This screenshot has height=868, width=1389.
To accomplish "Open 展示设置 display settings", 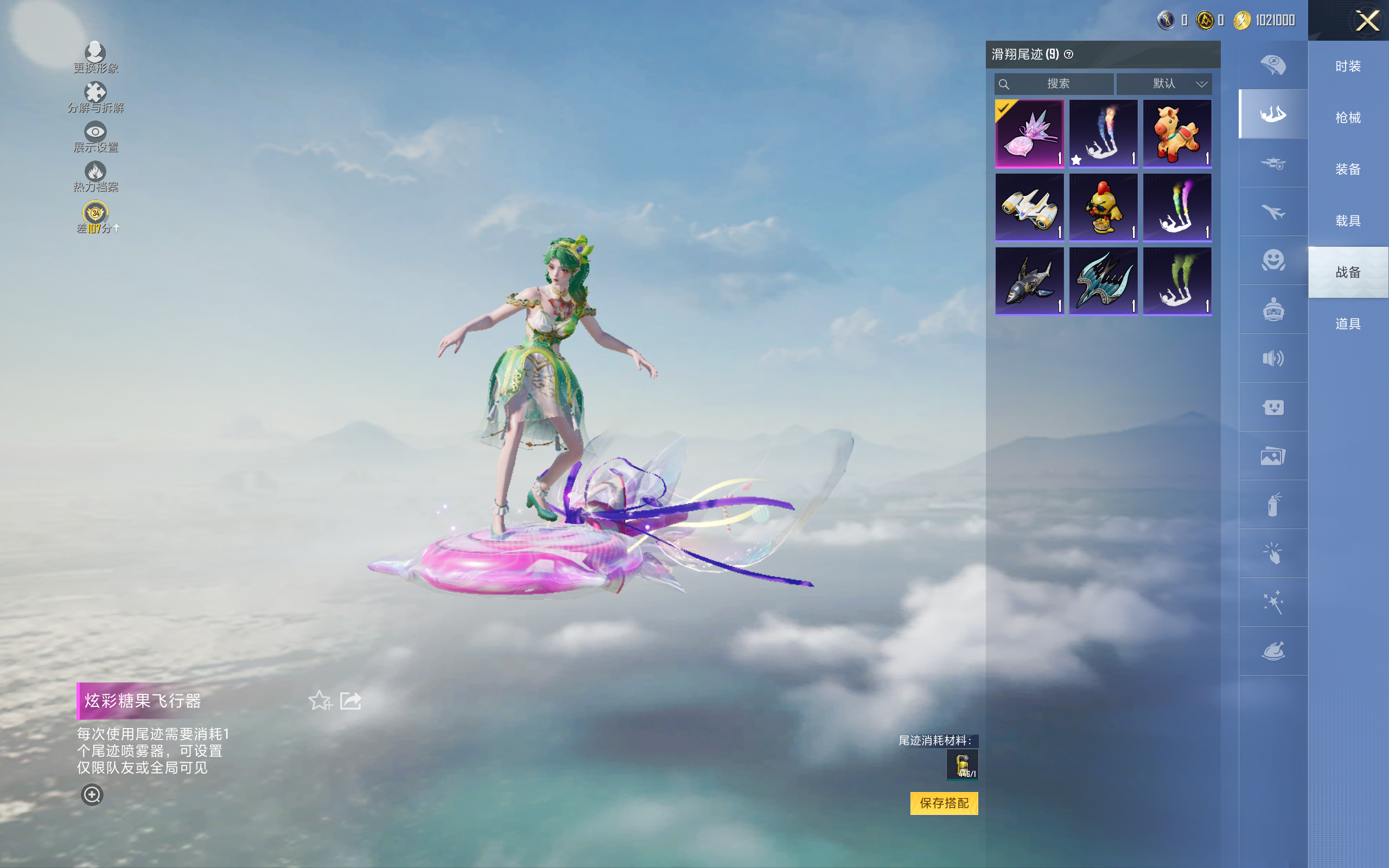I will click(95, 136).
